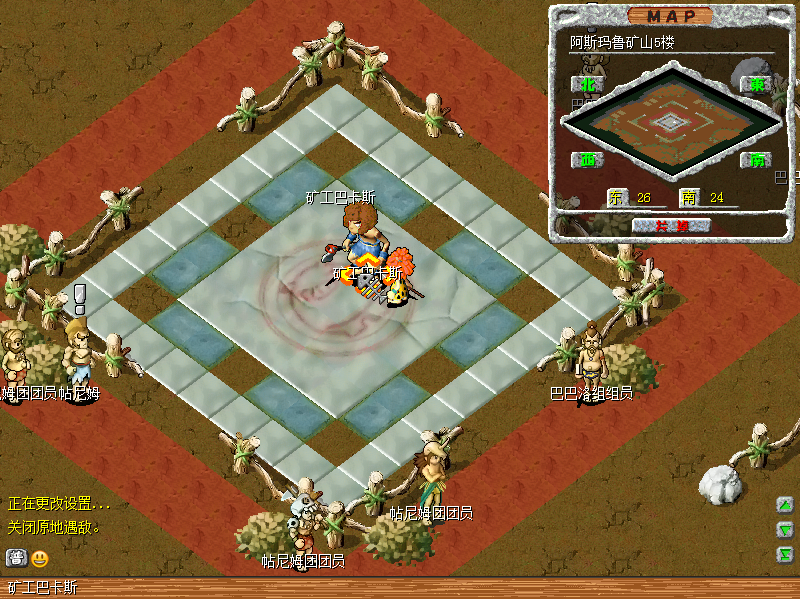Jump to chat bottom with the barred arrow
The width and height of the screenshot is (800, 600).
(786, 553)
